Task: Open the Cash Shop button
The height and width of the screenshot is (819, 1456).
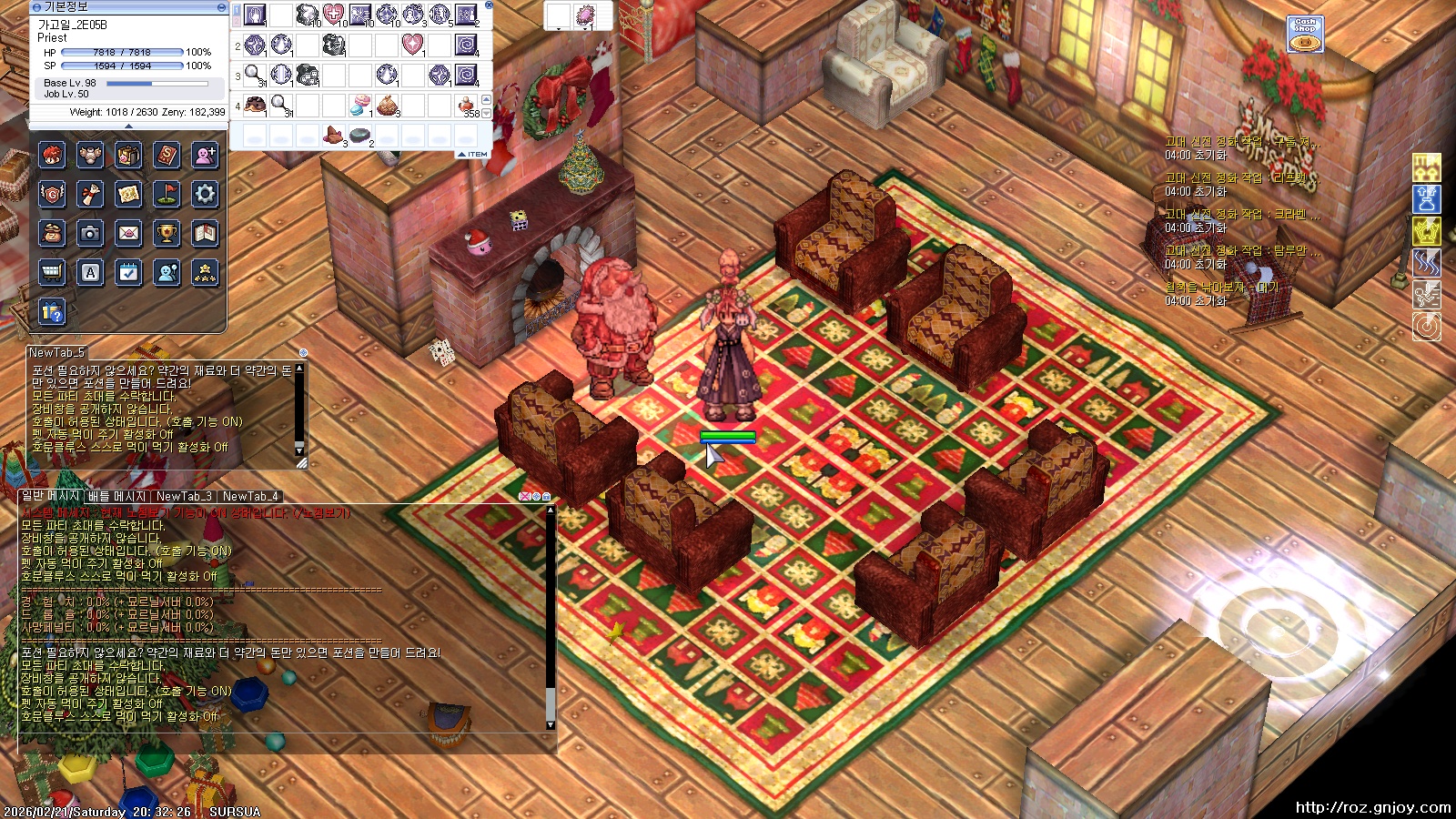Action: [x=1305, y=35]
